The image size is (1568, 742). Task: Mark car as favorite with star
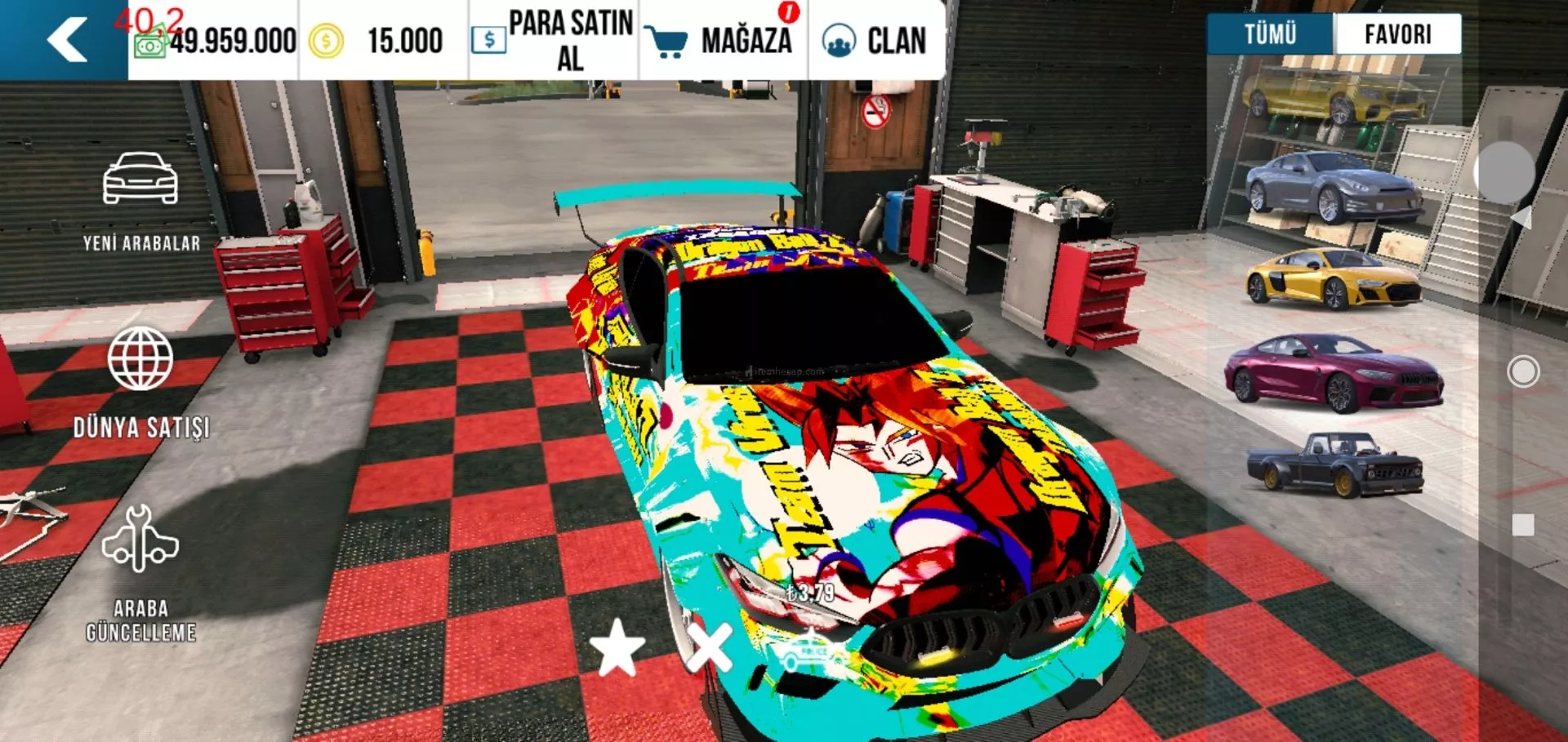point(617,647)
